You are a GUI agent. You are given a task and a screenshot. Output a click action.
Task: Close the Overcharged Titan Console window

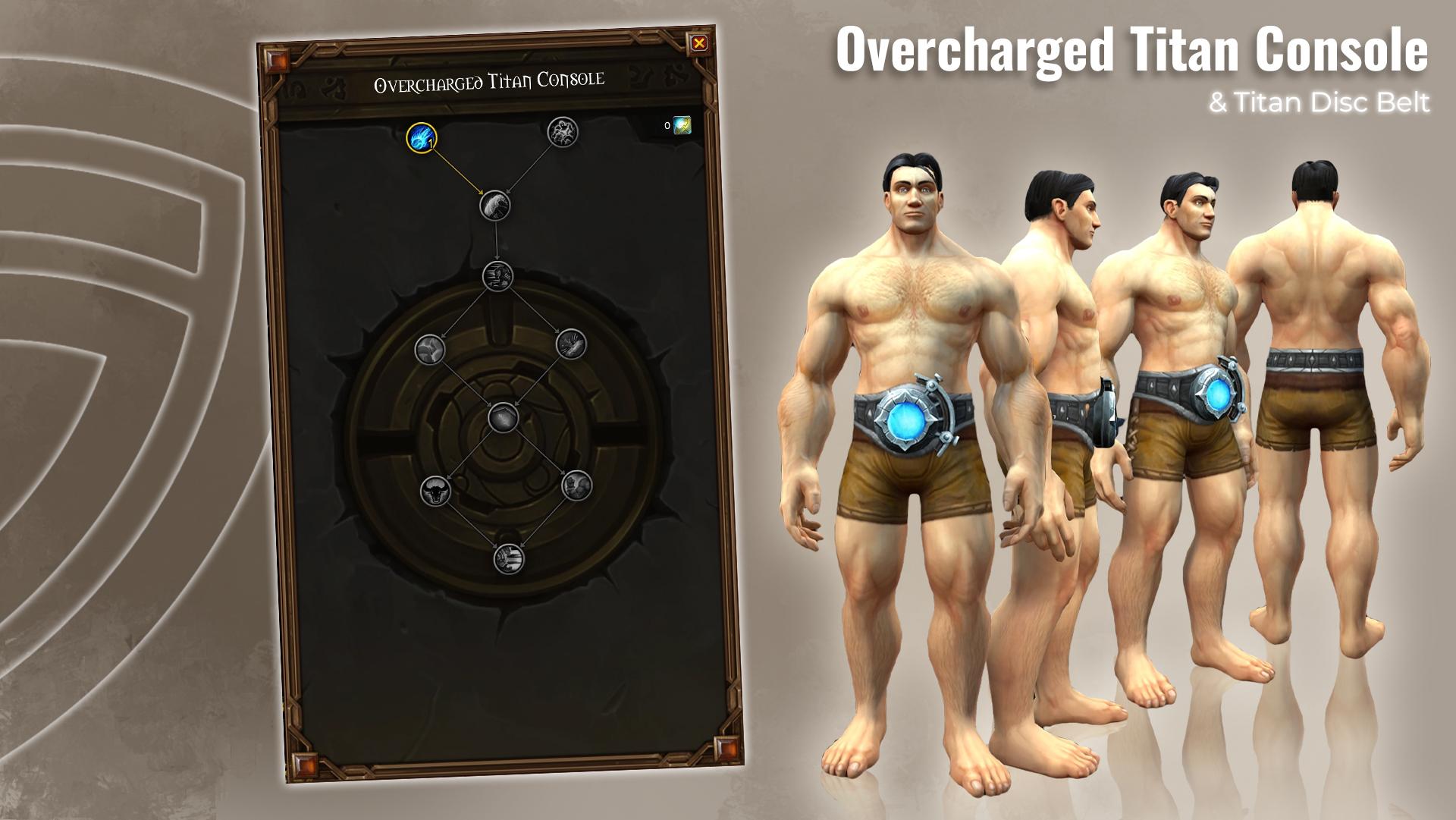pyautogui.click(x=699, y=43)
